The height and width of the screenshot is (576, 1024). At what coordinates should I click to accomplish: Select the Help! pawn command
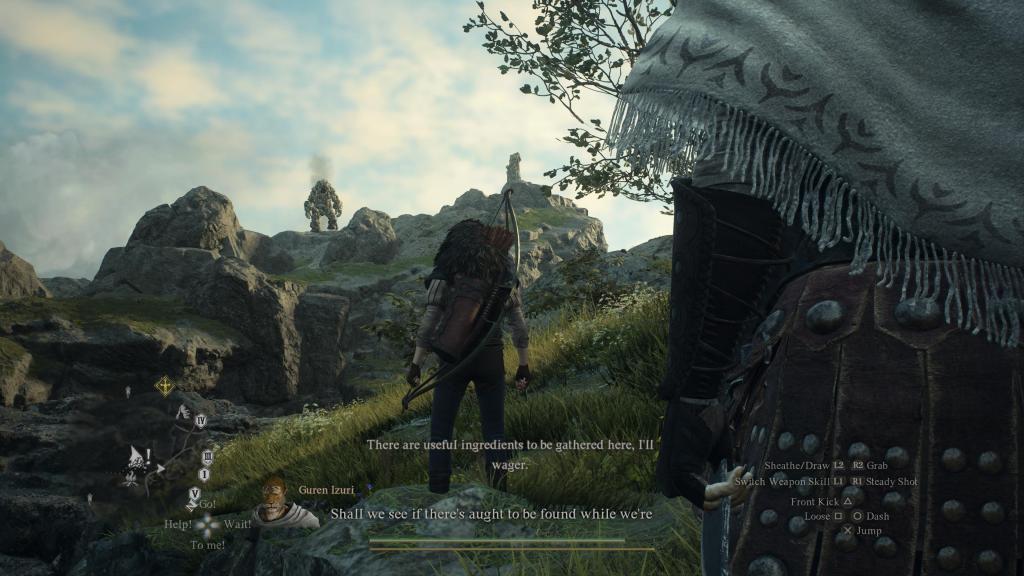(179, 524)
